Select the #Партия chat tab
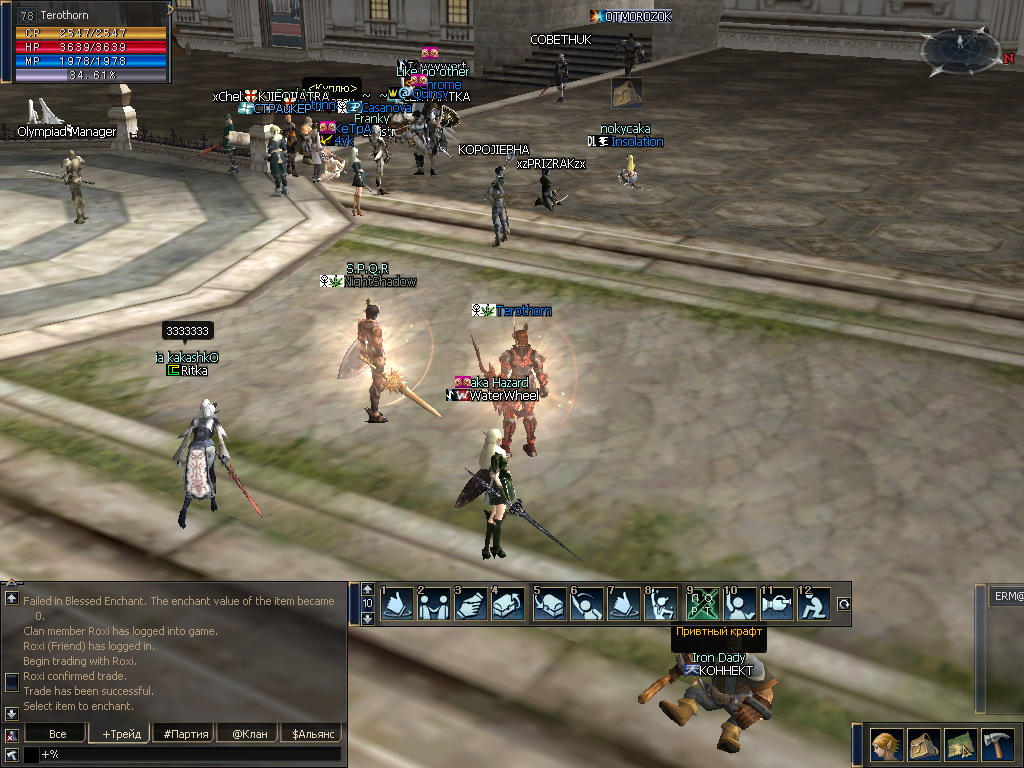Image resolution: width=1024 pixels, height=768 pixels. point(186,734)
